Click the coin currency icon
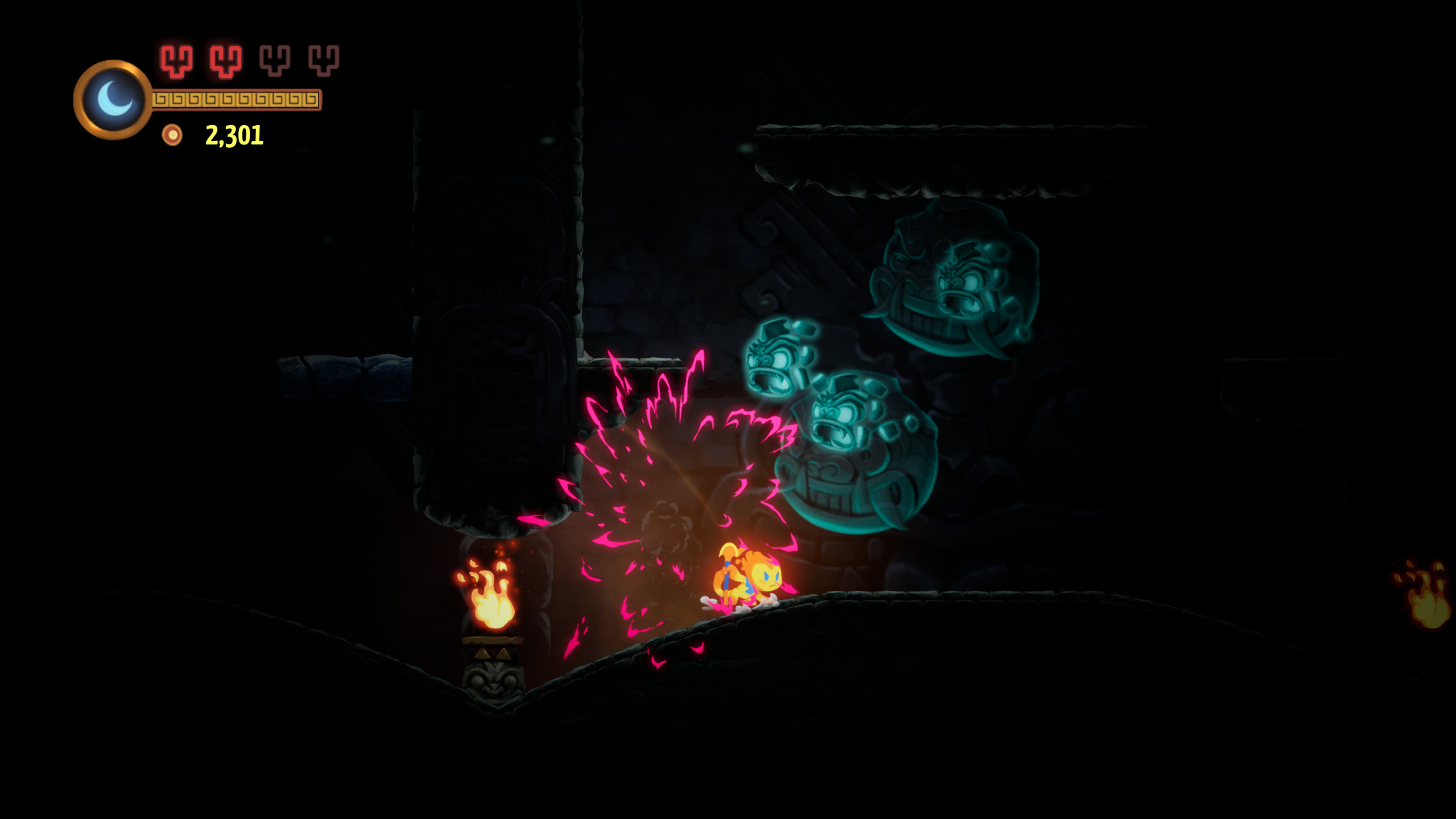1456x819 pixels. click(x=172, y=136)
